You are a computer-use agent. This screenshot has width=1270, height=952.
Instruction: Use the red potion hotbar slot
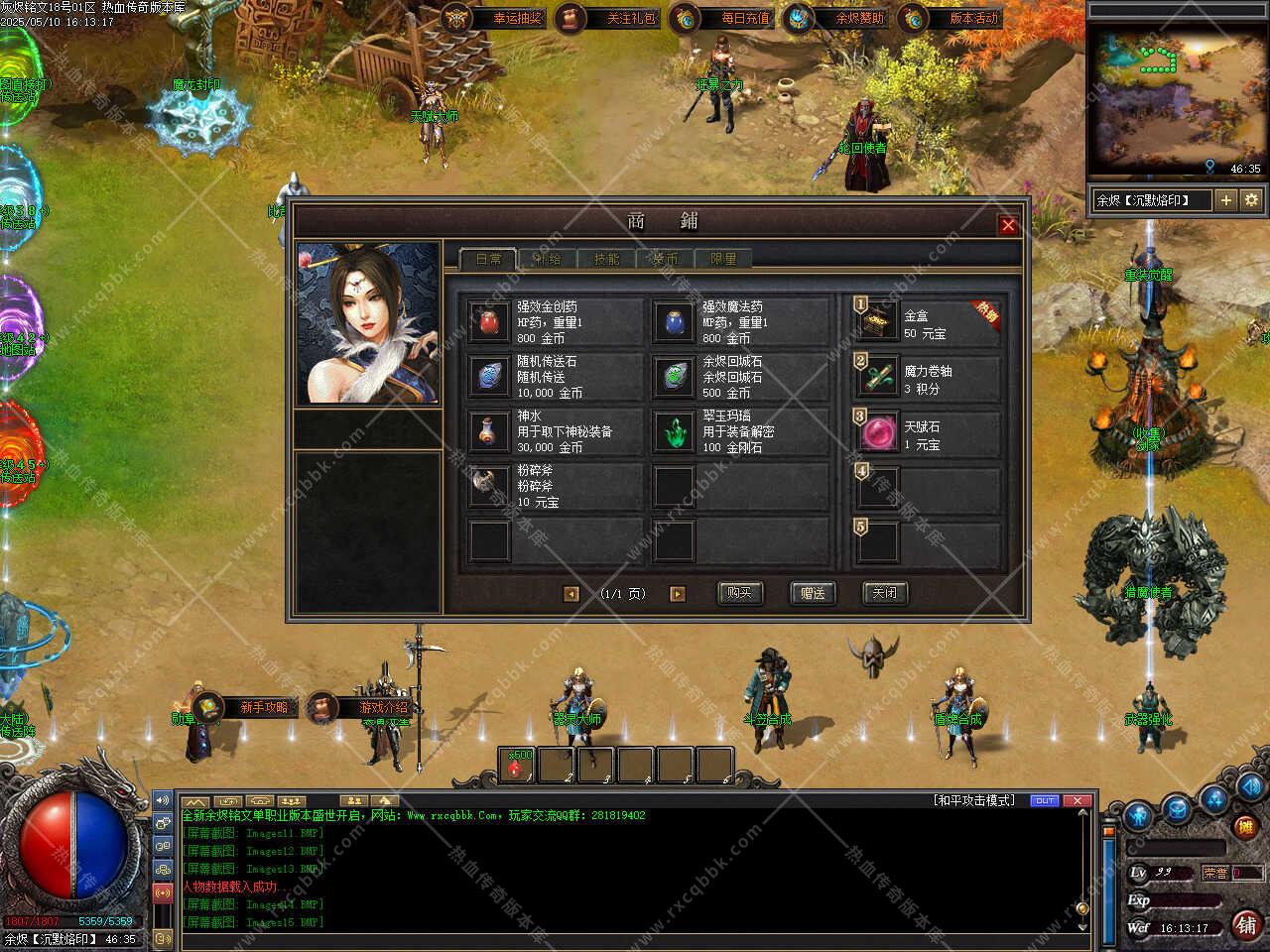516,766
